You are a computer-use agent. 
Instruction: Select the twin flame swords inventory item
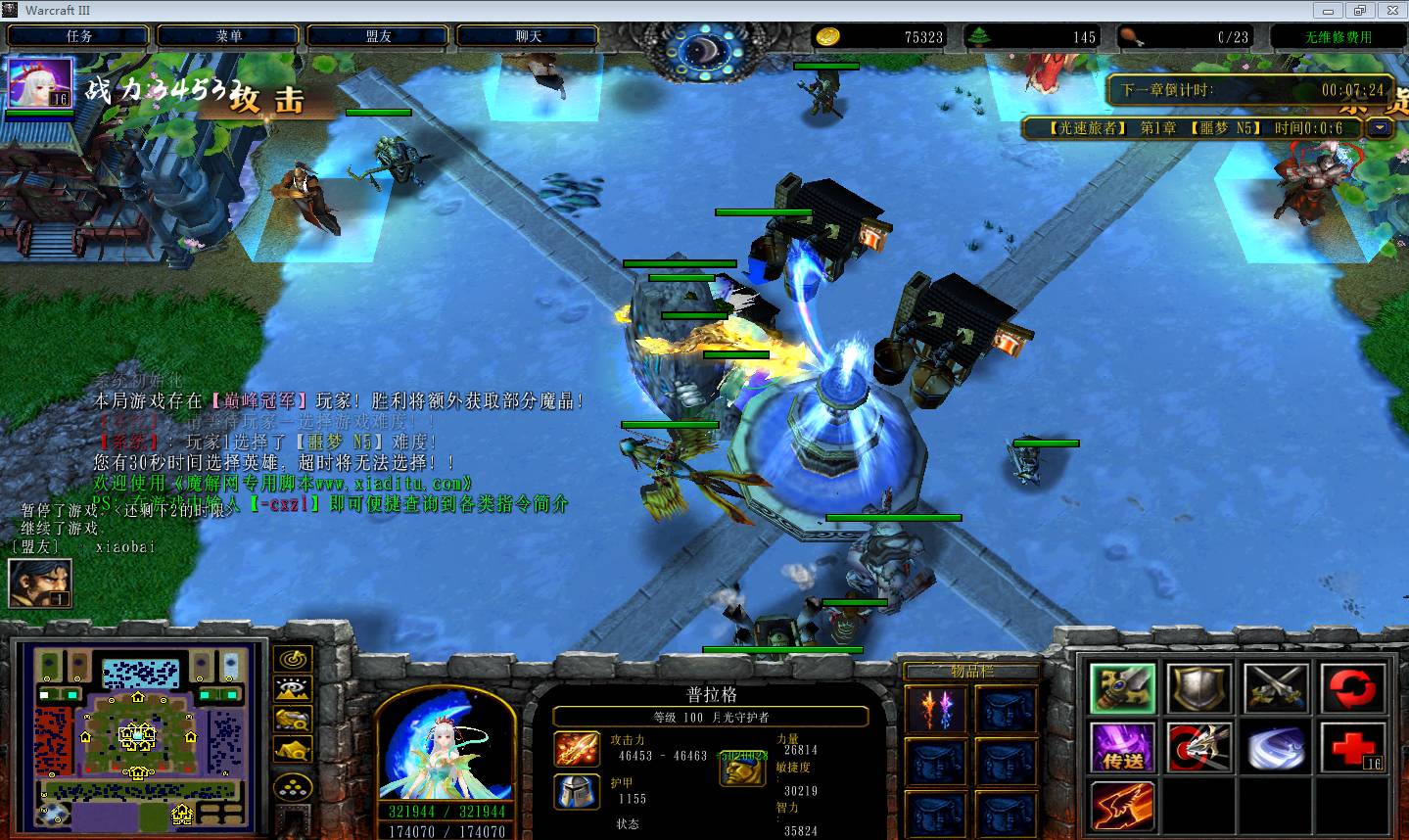point(935,710)
